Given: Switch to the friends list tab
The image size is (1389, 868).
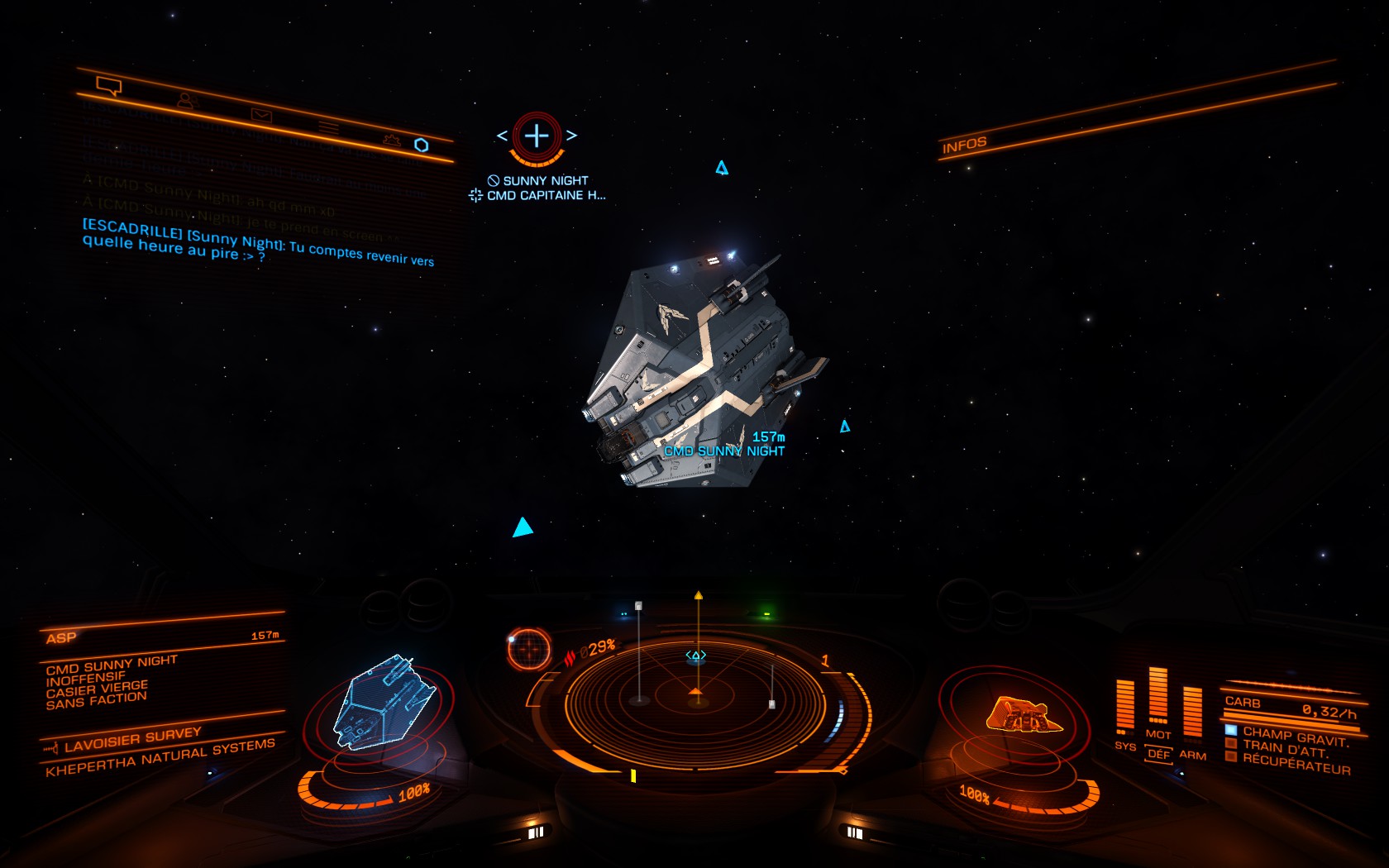Looking at the screenshot, I should click(x=187, y=101).
